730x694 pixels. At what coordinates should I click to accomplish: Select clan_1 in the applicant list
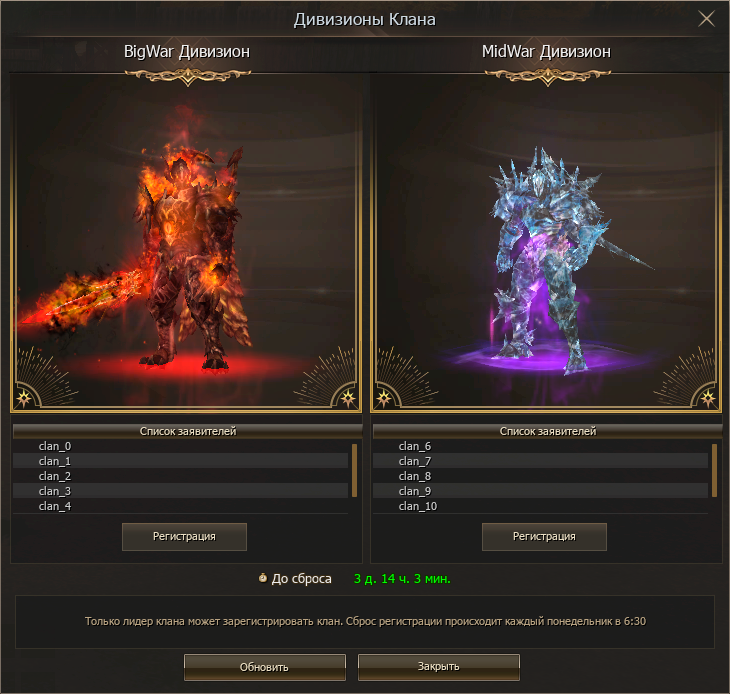(x=180, y=461)
